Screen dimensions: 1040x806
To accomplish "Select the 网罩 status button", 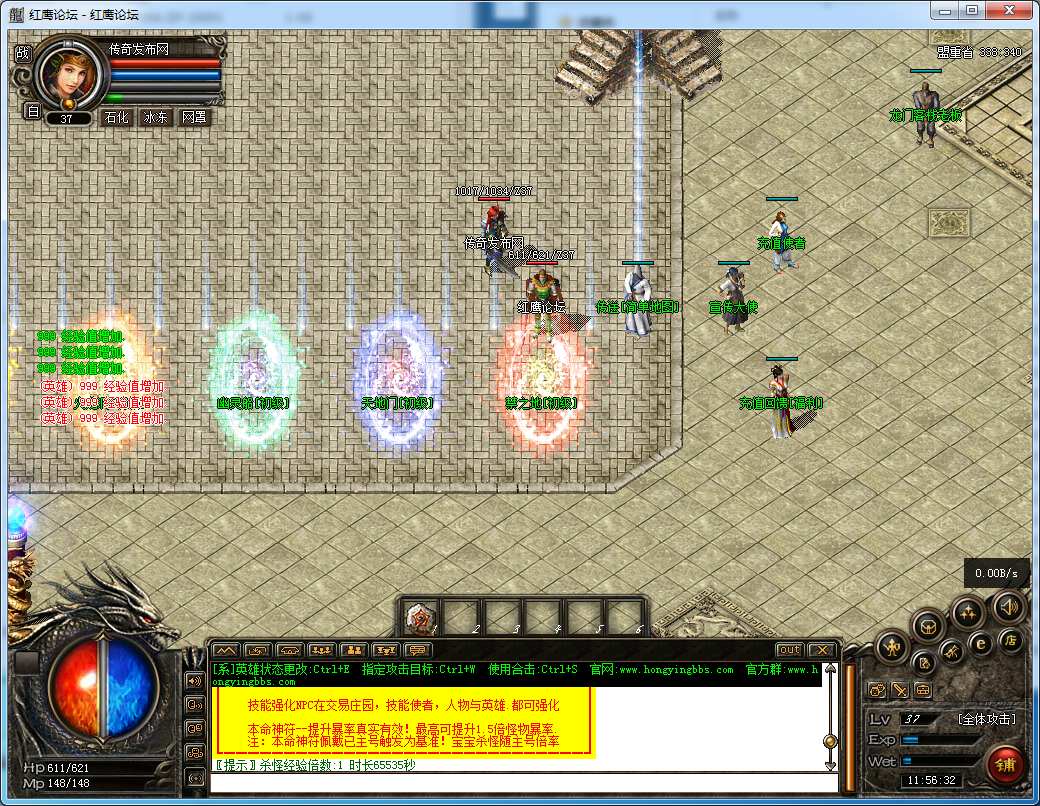I will click(194, 117).
